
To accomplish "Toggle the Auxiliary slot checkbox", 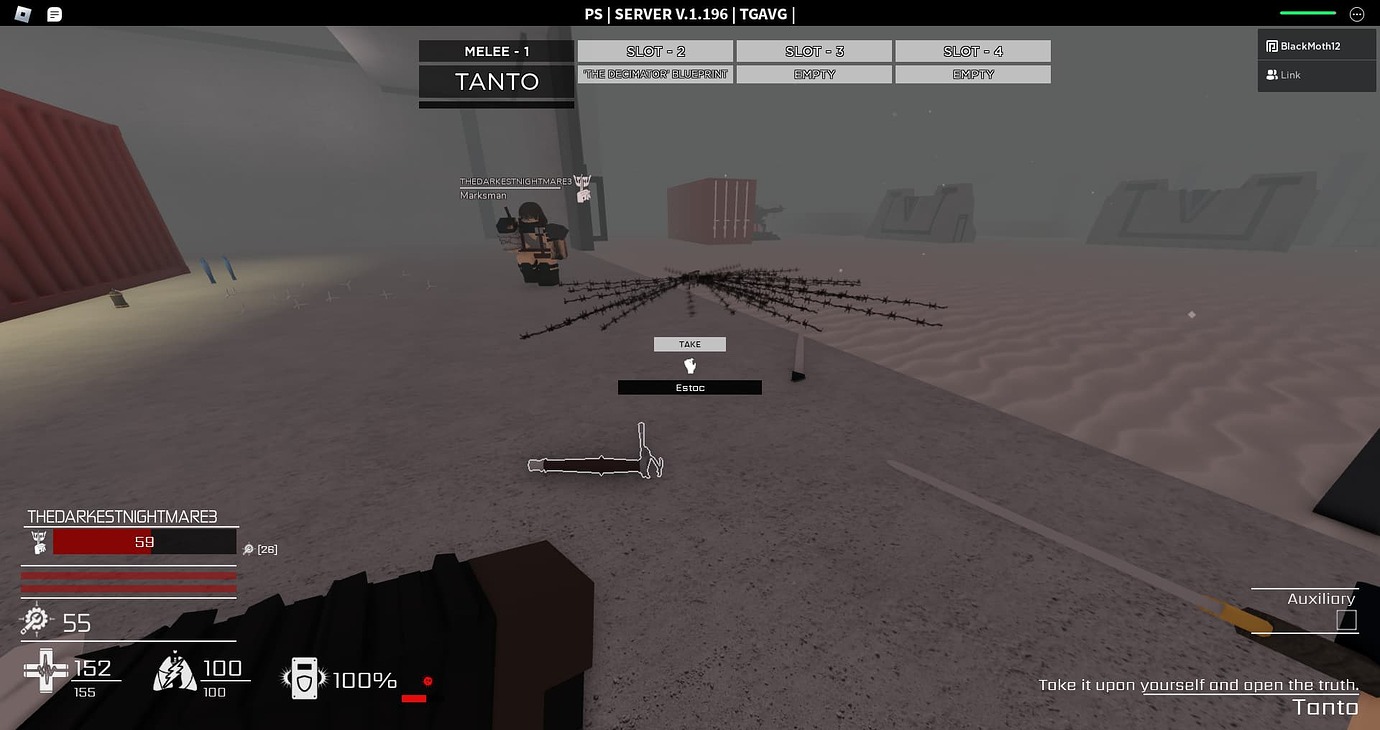I will pyautogui.click(x=1348, y=619).
